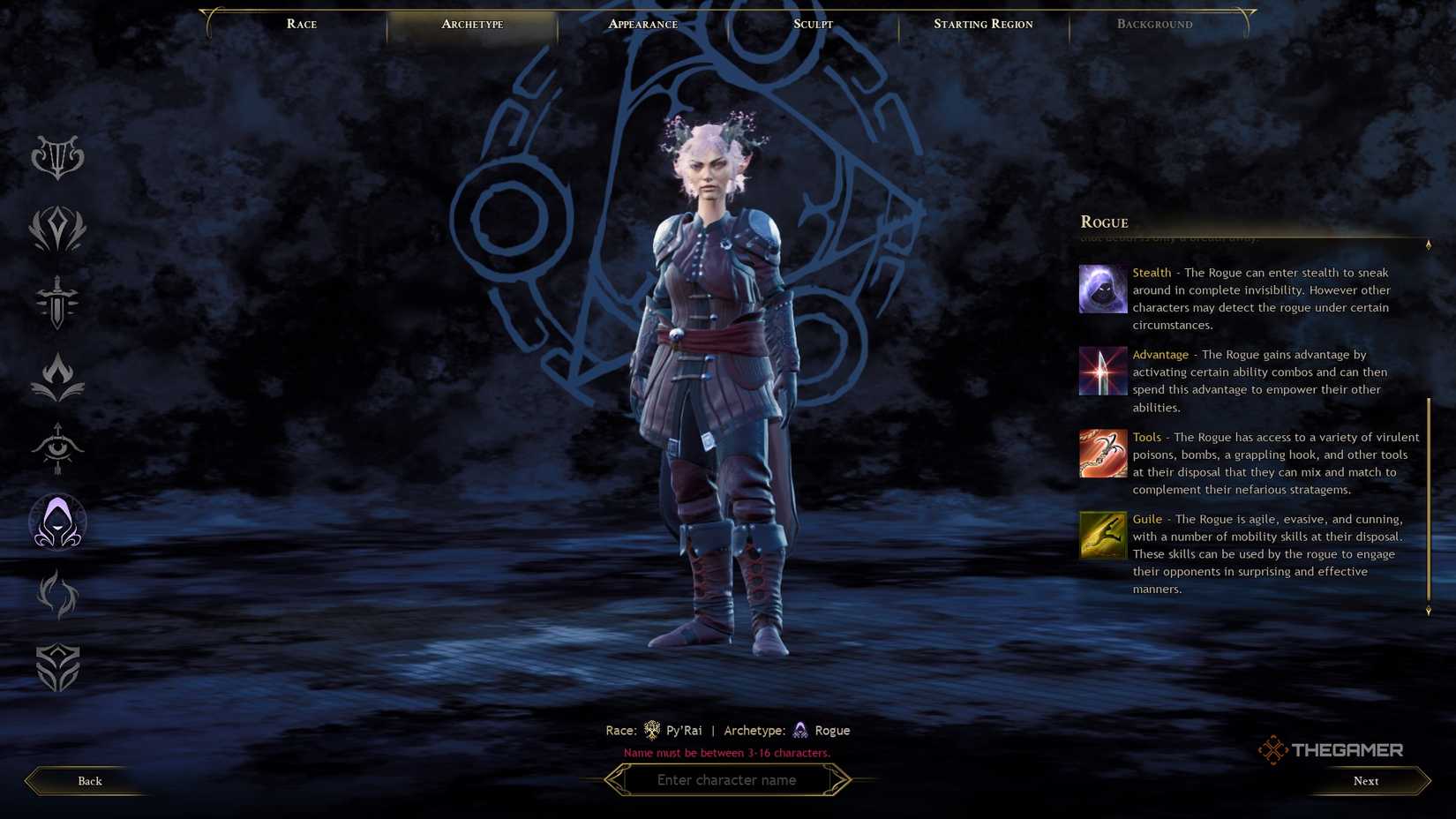The image size is (1456, 819).
Task: Click the Tools ability icon
Action: [x=1102, y=453]
